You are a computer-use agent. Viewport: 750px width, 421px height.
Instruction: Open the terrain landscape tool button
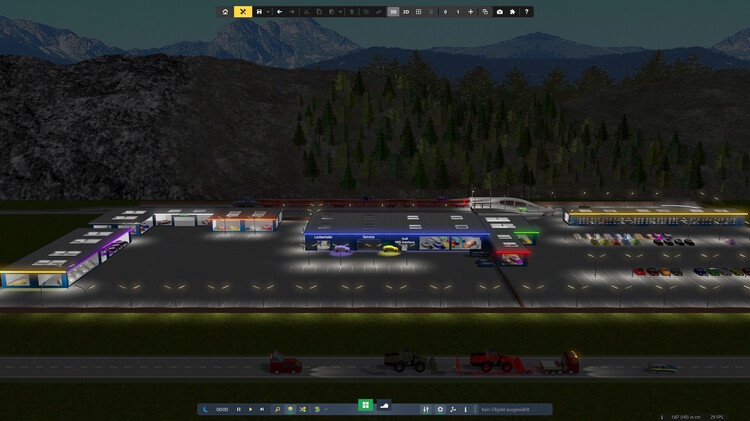(384, 405)
